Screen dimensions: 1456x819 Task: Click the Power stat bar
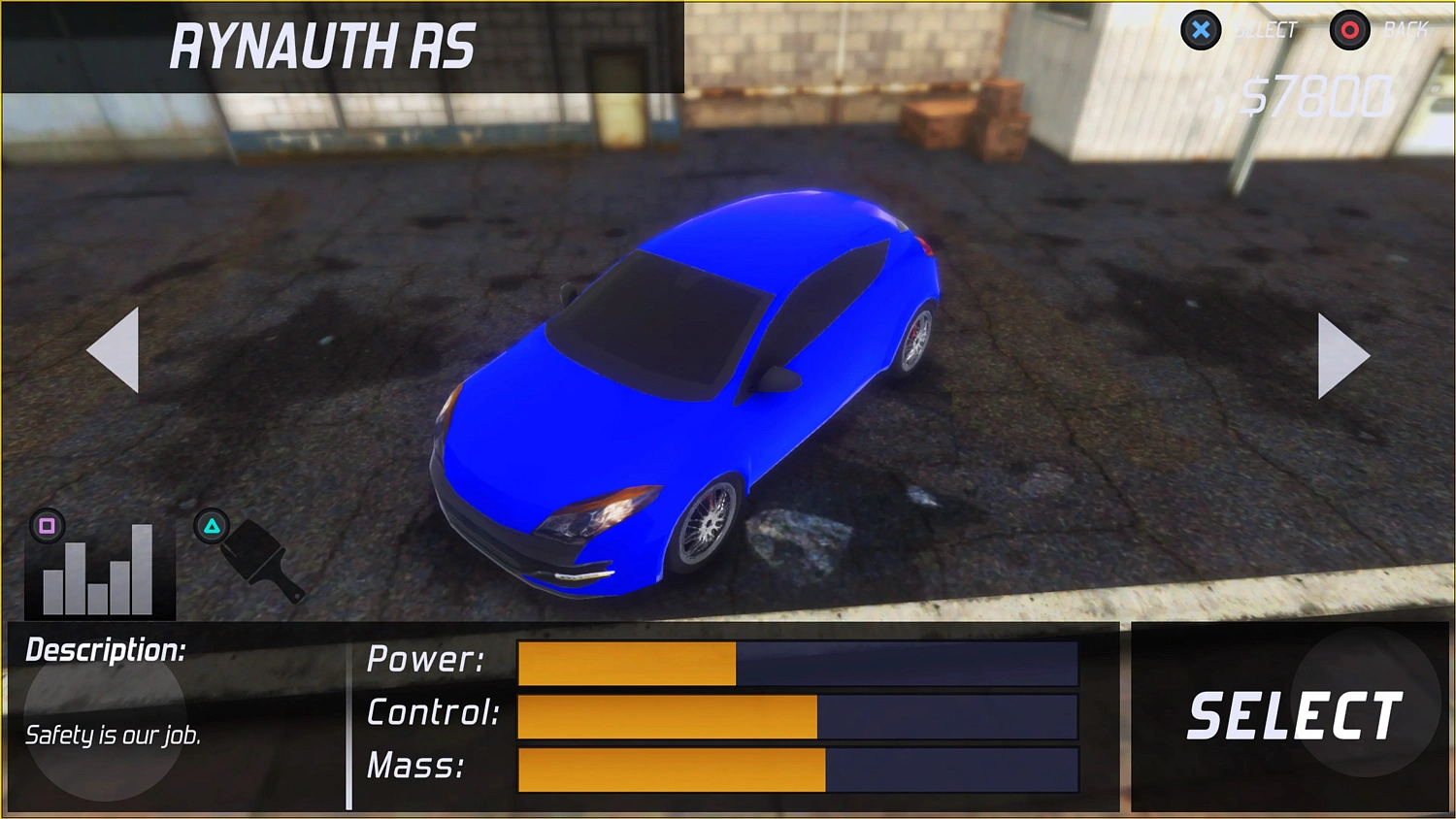(798, 663)
